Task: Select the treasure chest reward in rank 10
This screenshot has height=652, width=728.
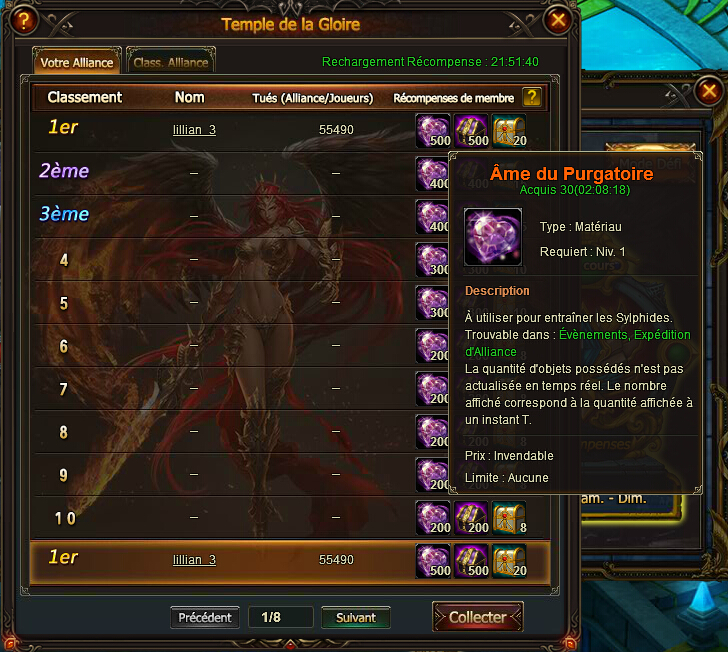Action: [508, 518]
